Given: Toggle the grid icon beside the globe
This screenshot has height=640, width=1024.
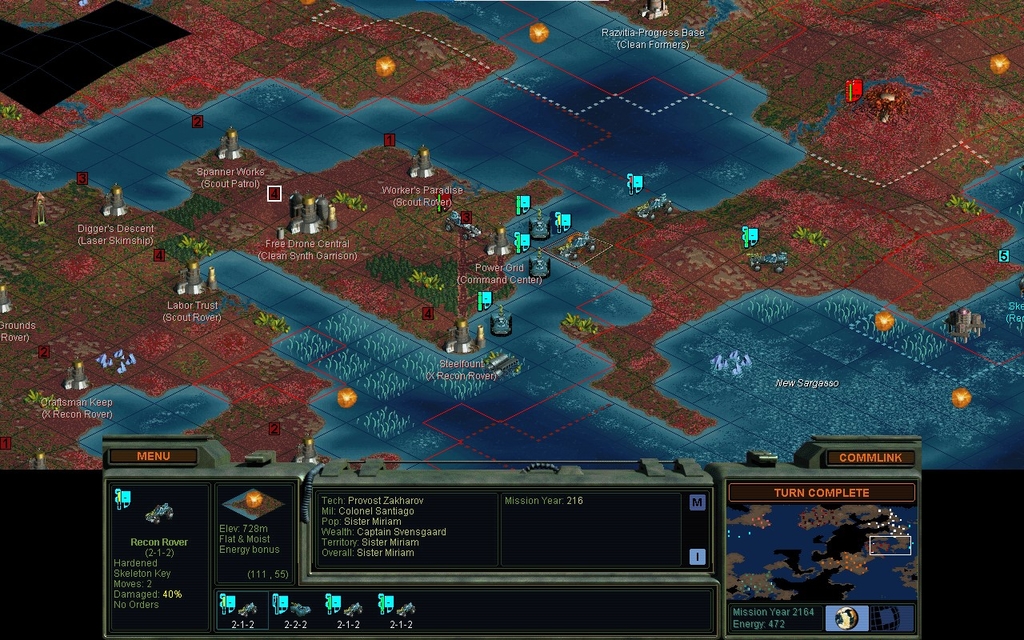Looking at the screenshot, I should pyautogui.click(x=882, y=618).
